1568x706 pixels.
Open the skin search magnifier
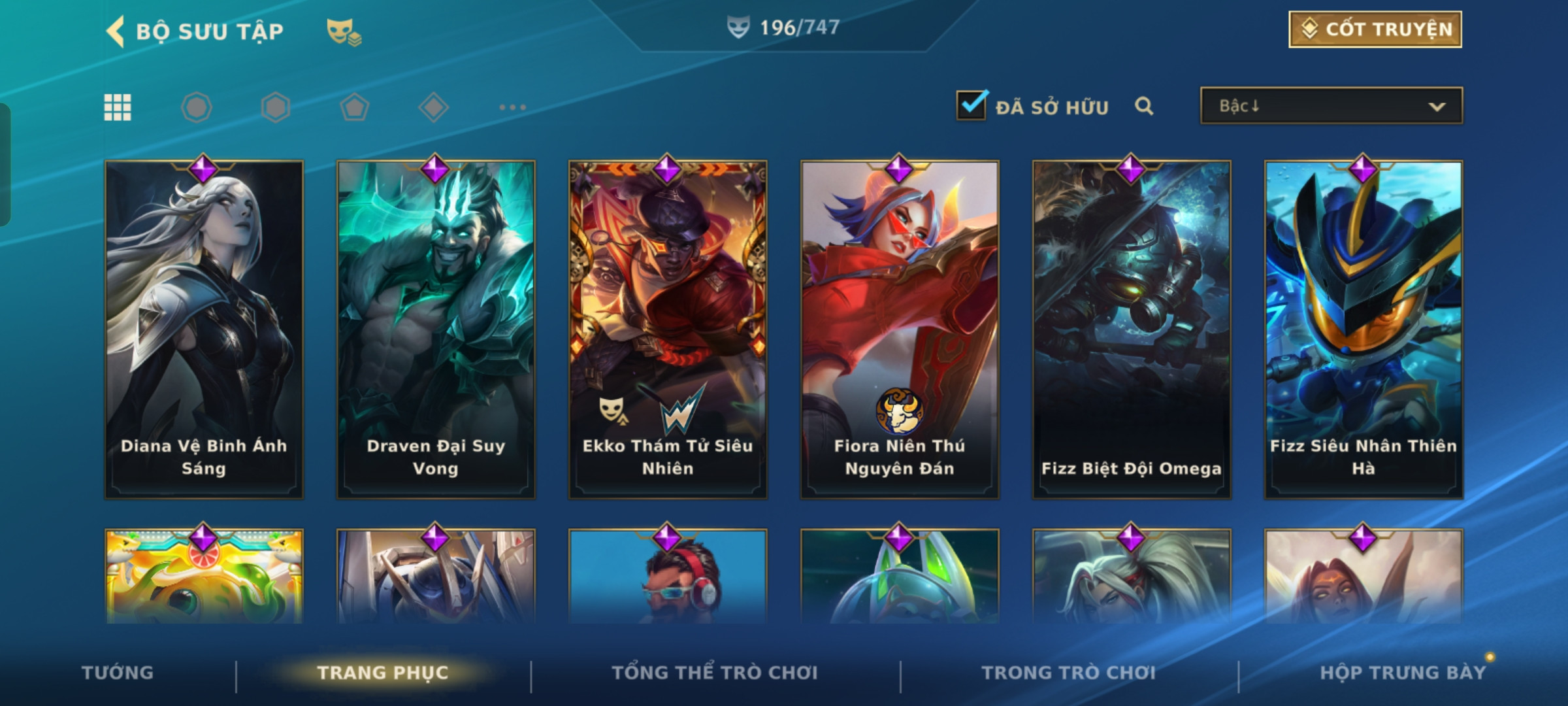[x=1143, y=106]
